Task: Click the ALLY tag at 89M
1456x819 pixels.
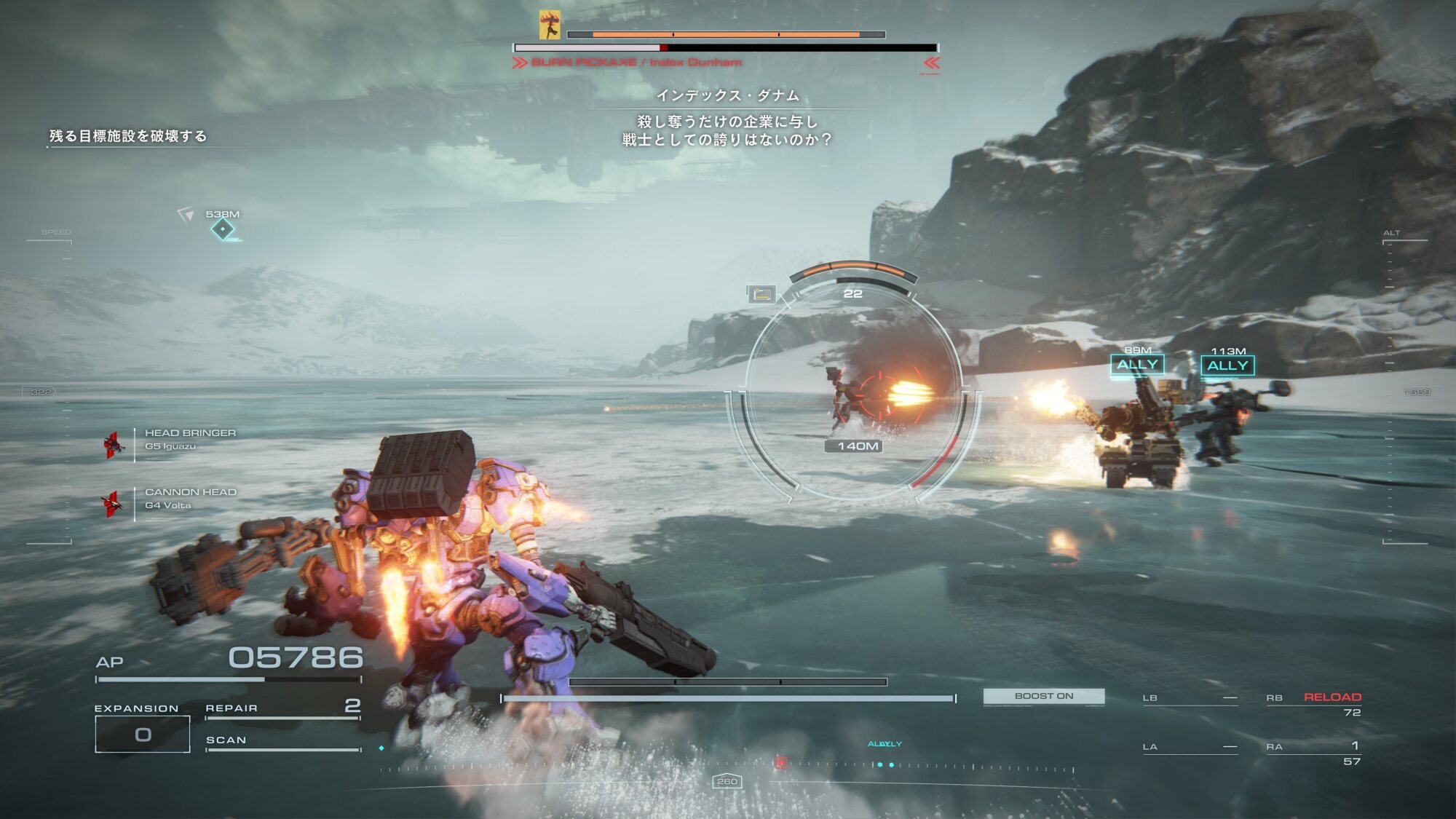Action: (1137, 365)
